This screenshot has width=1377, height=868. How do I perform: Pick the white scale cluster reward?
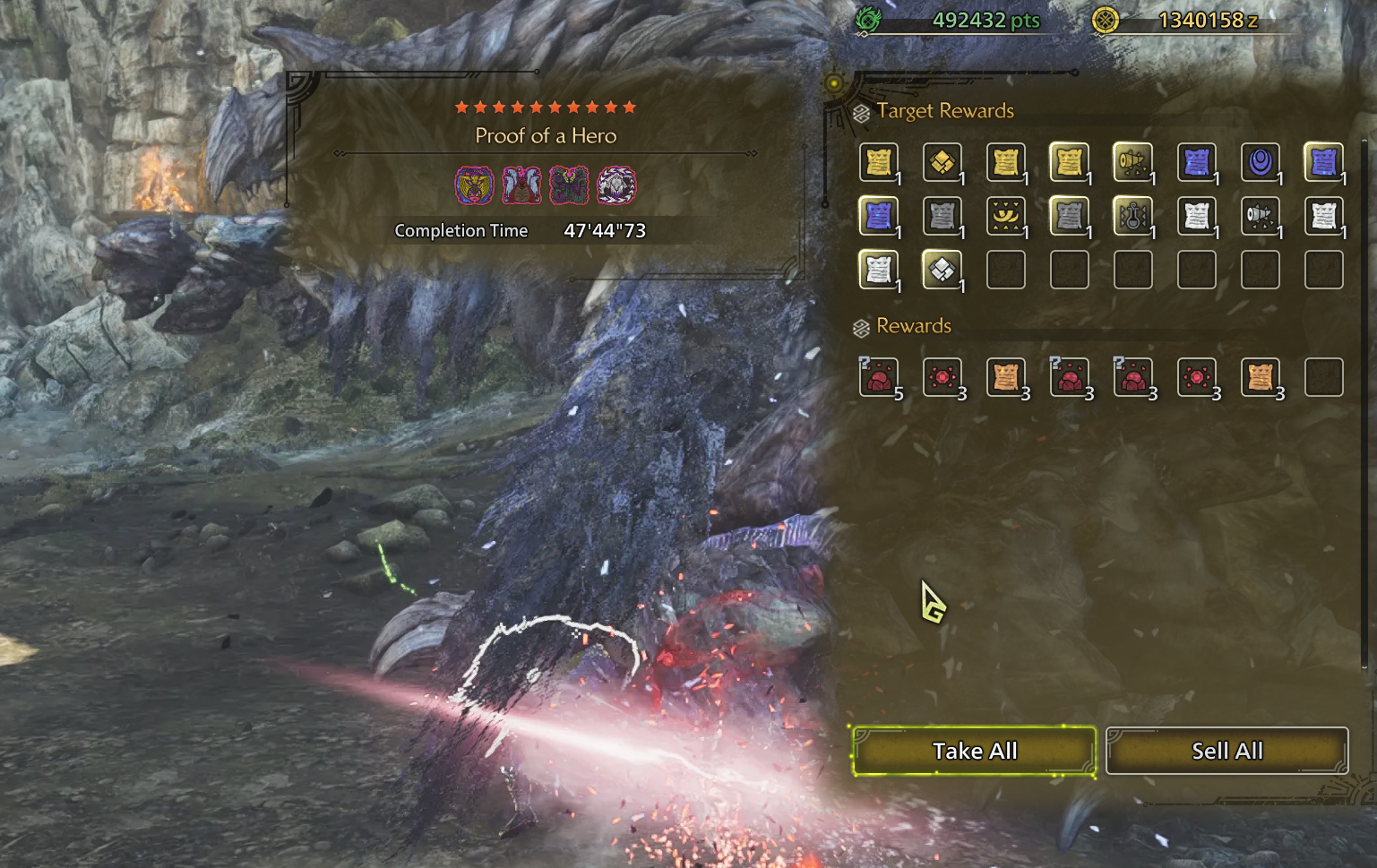(942, 270)
